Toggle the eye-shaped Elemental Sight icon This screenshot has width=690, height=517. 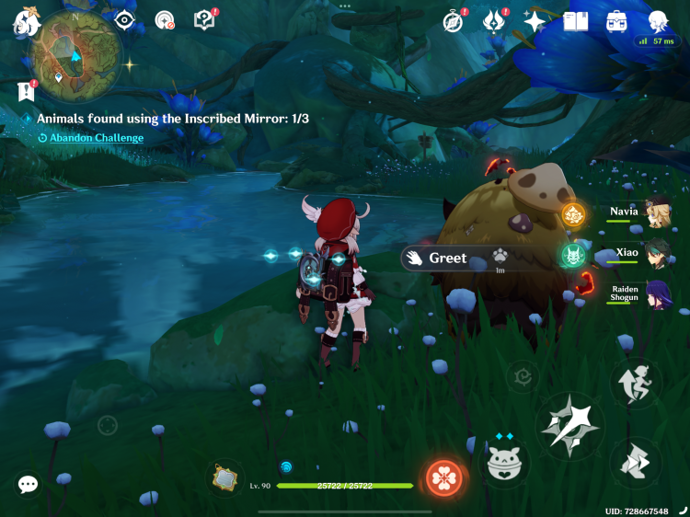click(125, 20)
